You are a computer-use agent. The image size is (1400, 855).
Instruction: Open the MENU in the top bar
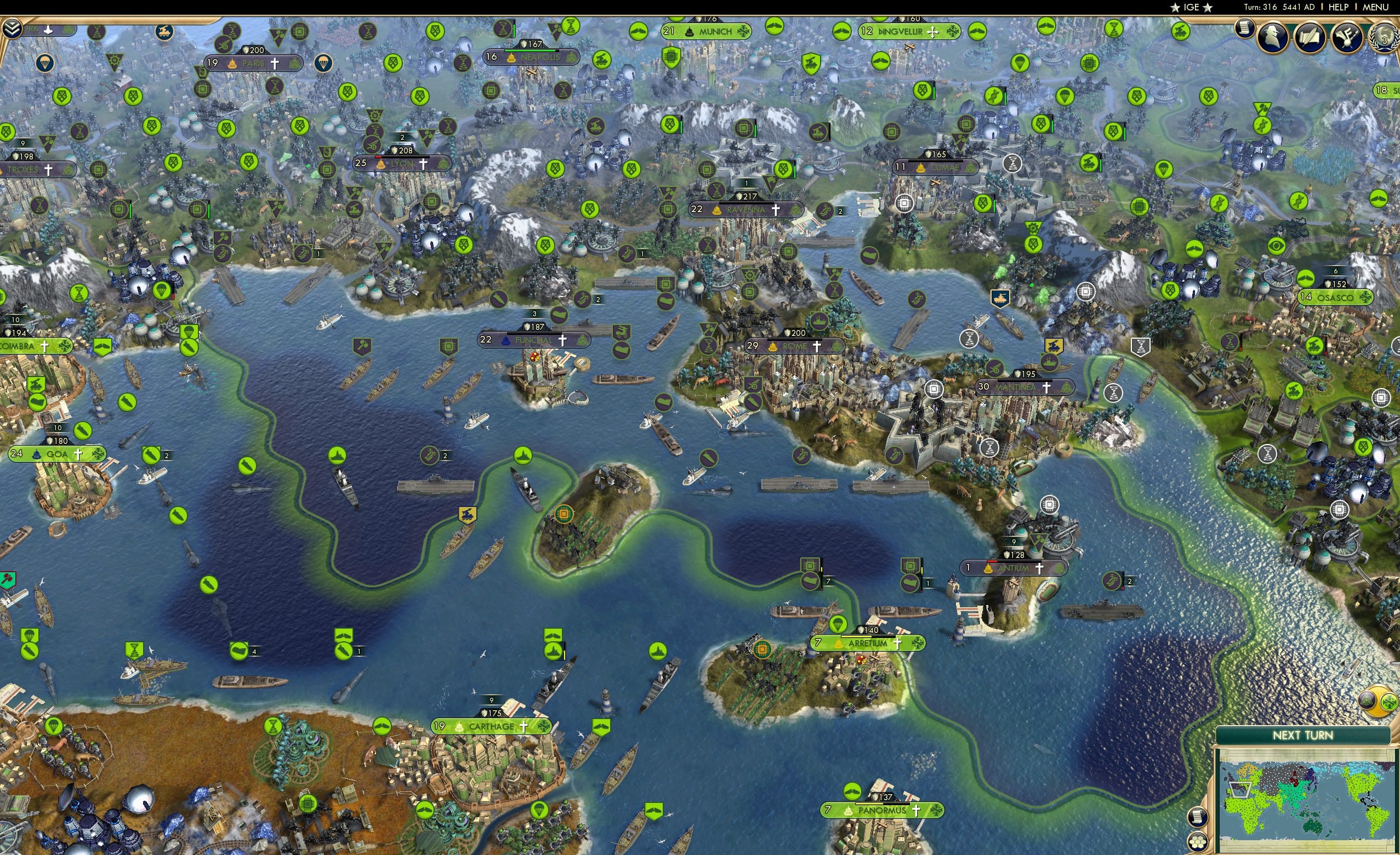pos(1375,7)
